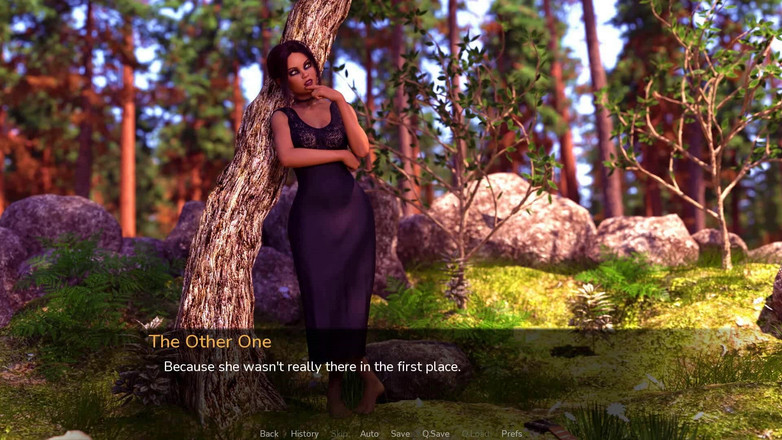Click the greyed-out Skip button
The width and height of the screenshot is (782, 440).
[340, 434]
